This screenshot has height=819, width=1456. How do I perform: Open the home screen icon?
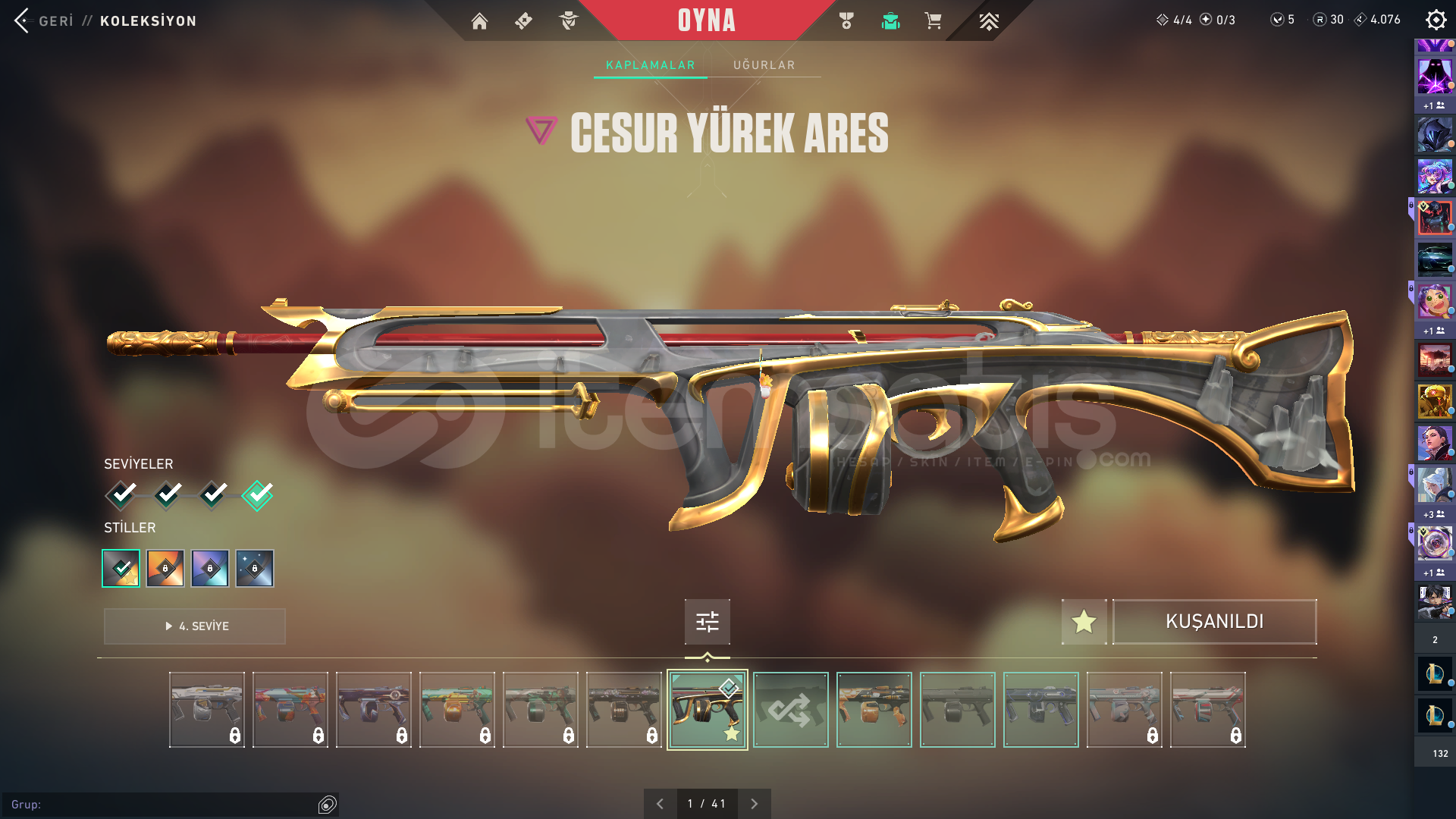[479, 21]
